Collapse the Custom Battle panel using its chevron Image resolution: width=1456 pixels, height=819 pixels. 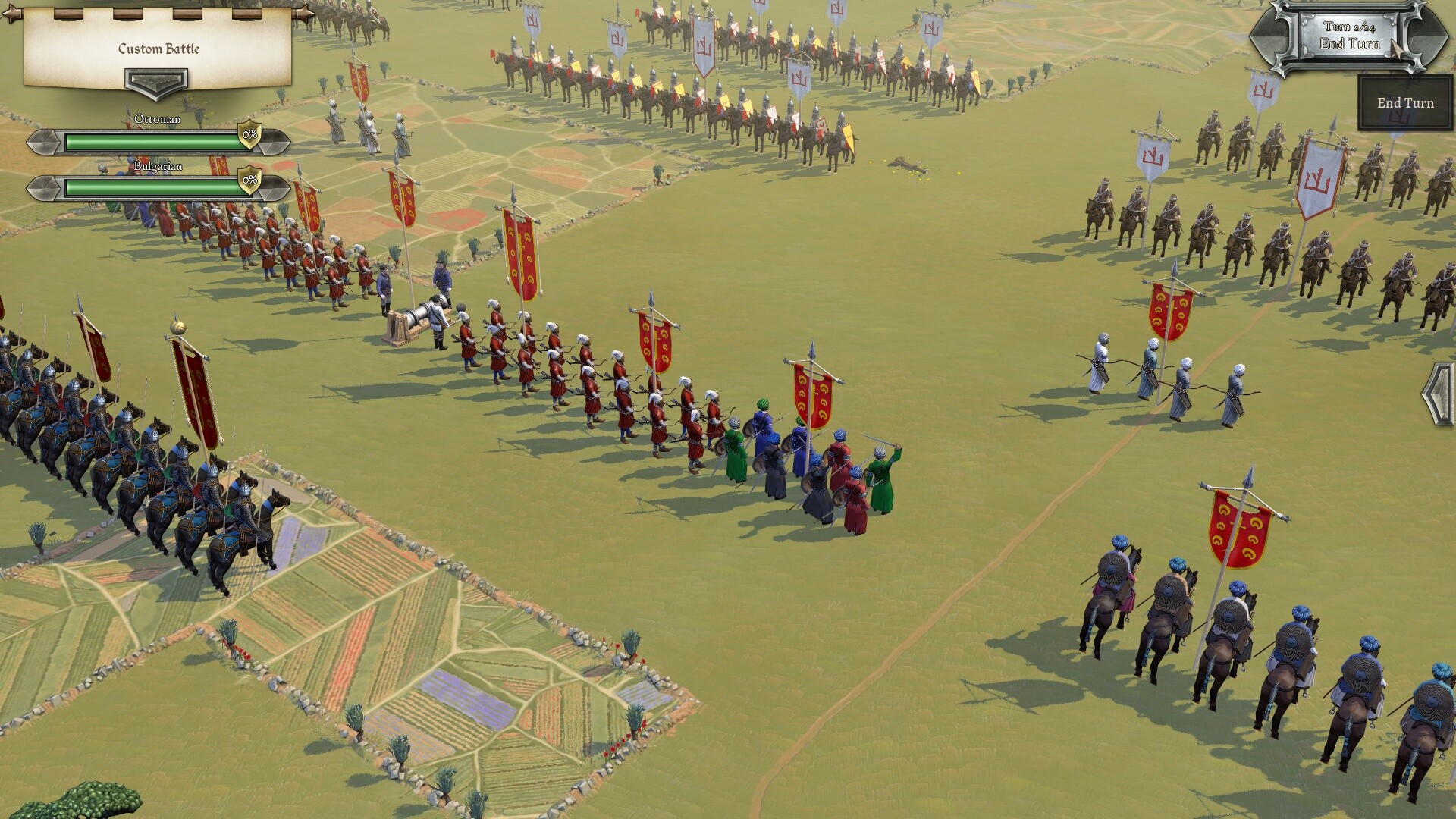coord(157,82)
